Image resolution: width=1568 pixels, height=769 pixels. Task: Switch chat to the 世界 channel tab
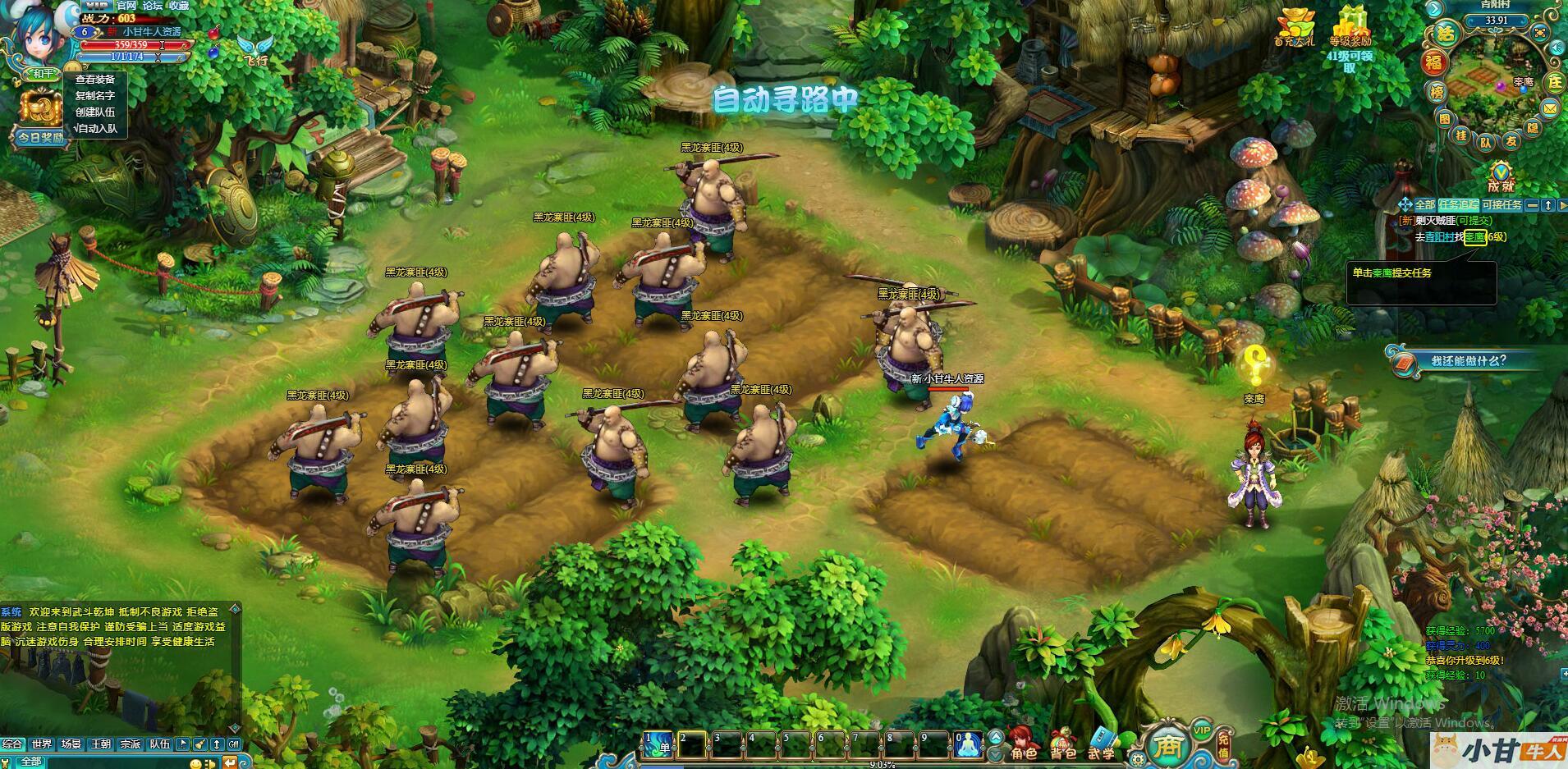click(42, 744)
